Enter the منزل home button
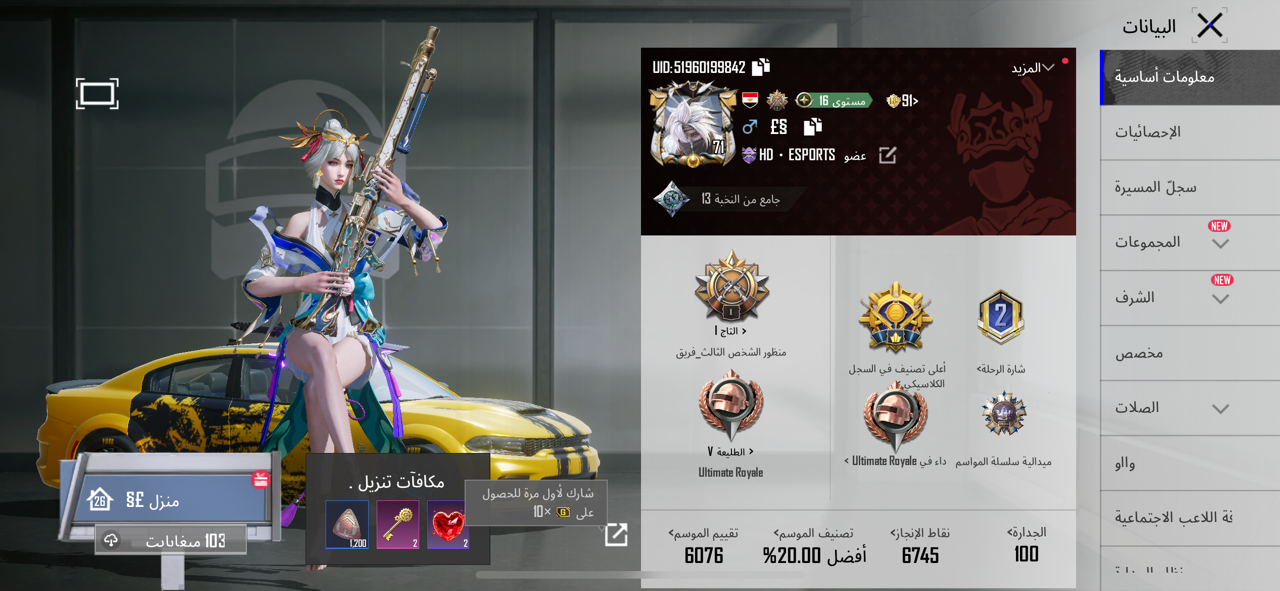 (165, 499)
